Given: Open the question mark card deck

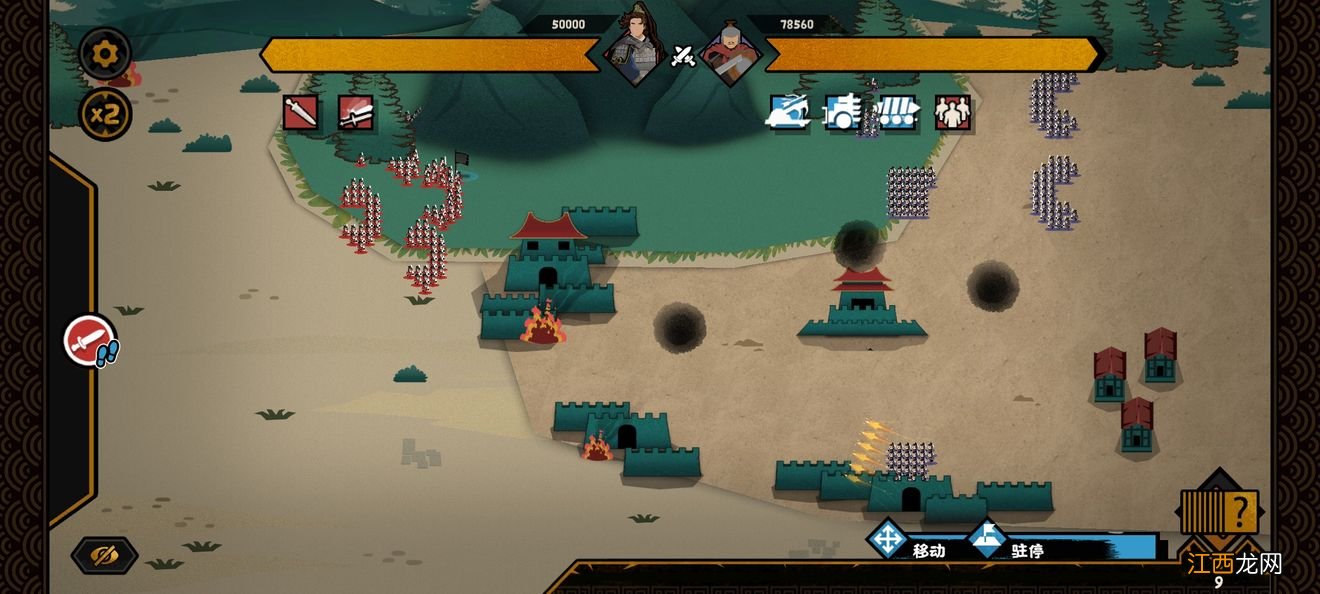Looking at the screenshot, I should (1219, 511).
